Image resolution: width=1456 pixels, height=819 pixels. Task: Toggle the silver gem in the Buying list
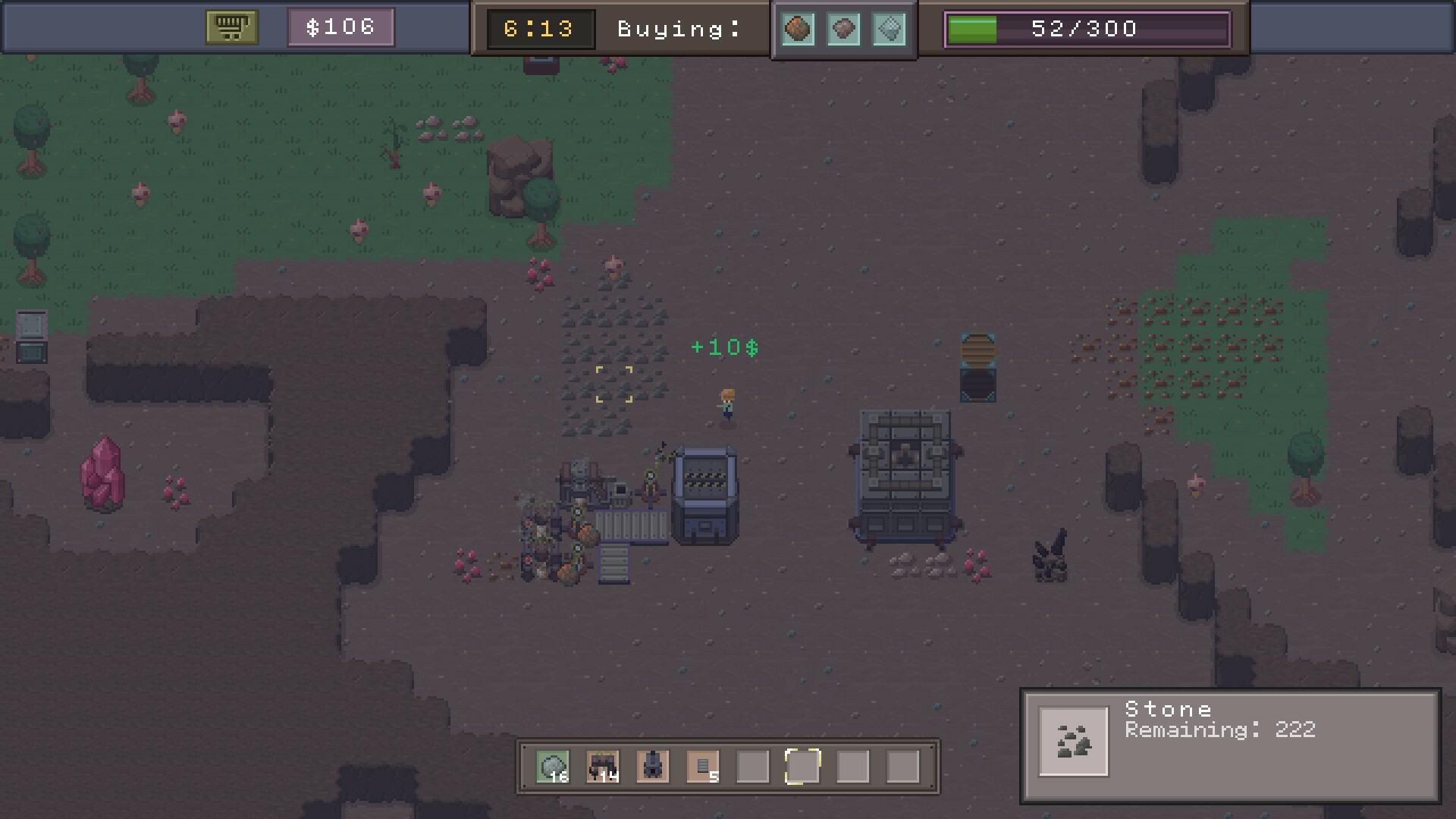[x=890, y=30]
